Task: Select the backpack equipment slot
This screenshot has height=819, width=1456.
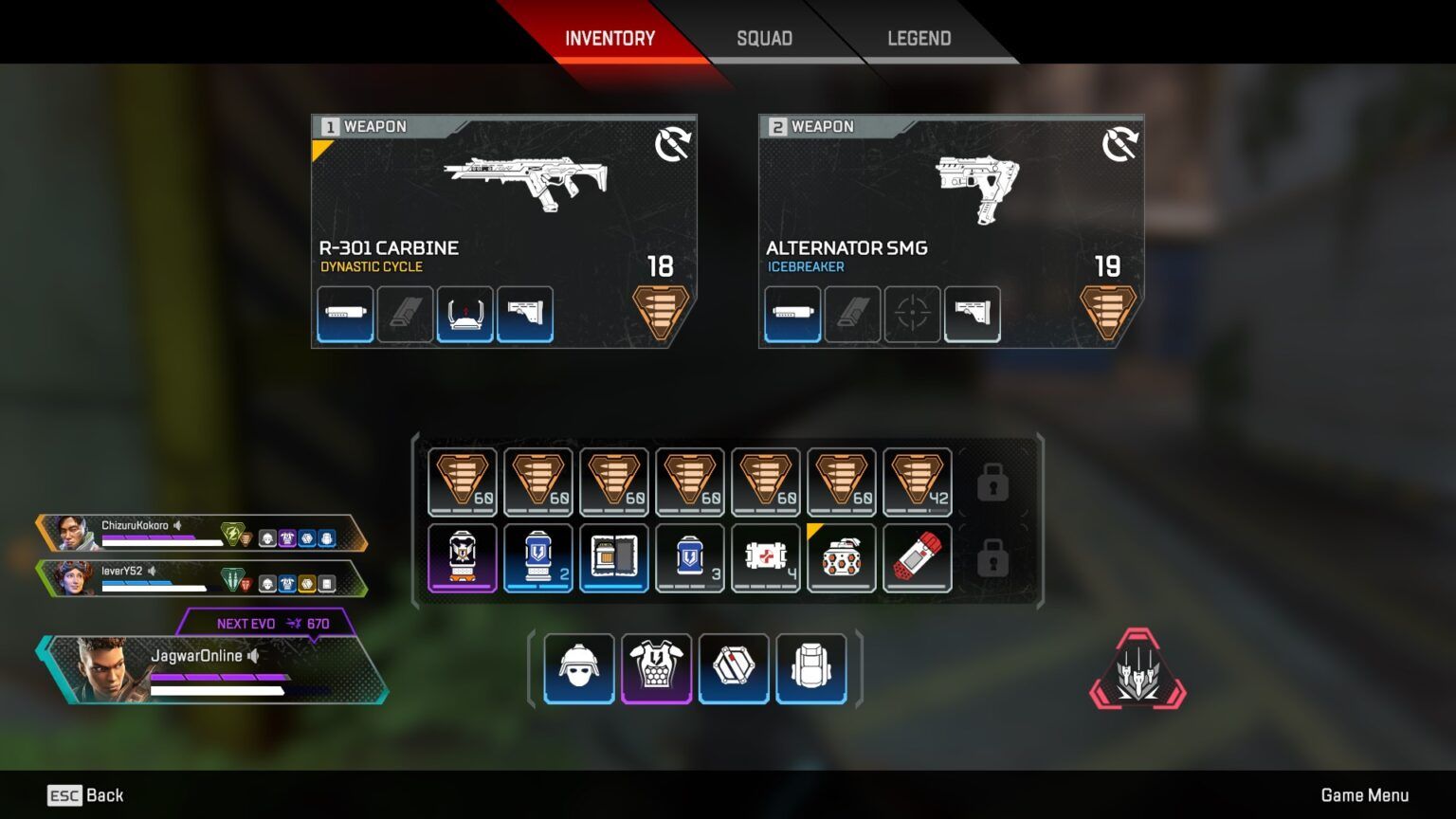Action: click(811, 667)
